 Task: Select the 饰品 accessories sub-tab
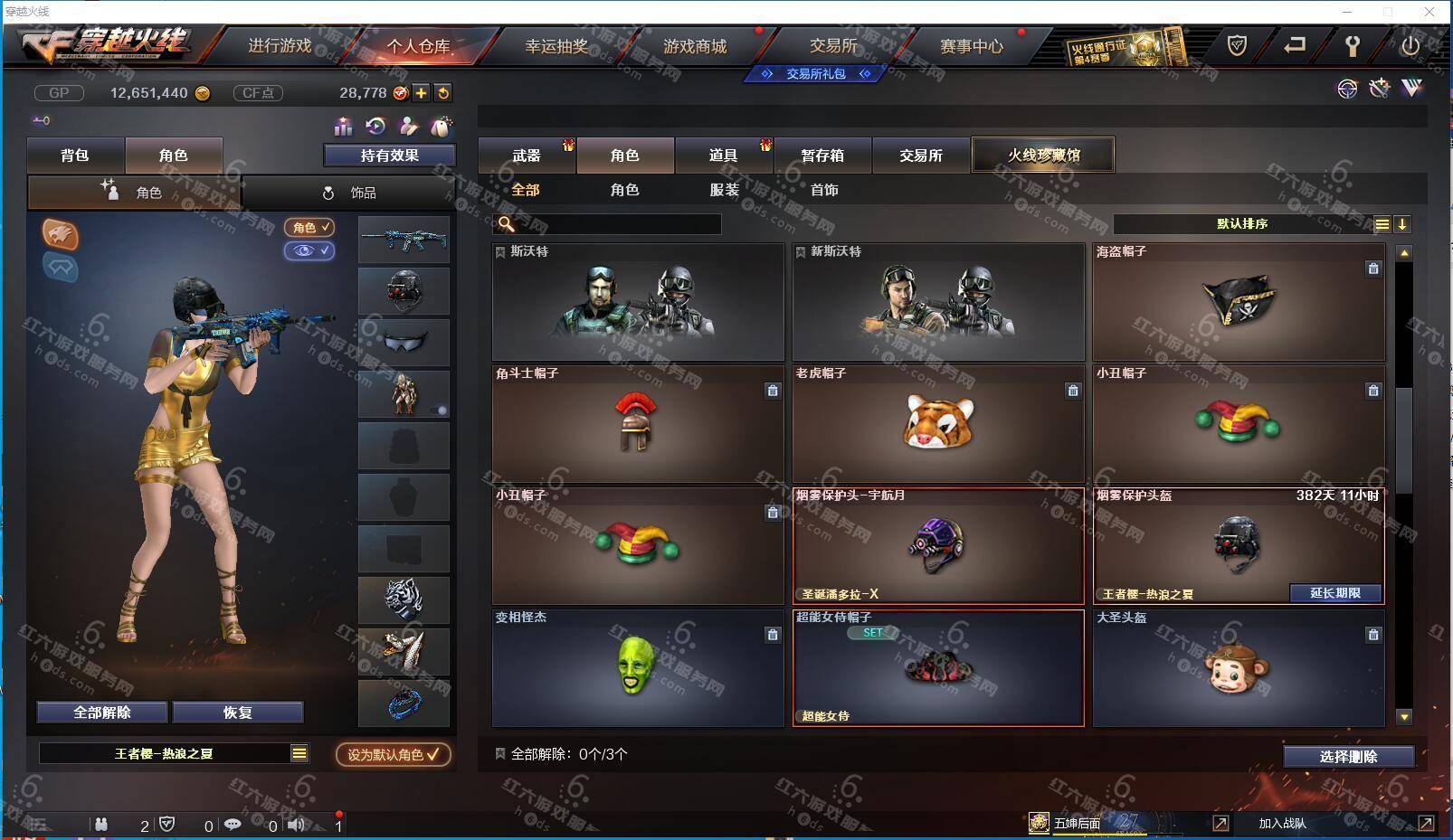(349, 193)
